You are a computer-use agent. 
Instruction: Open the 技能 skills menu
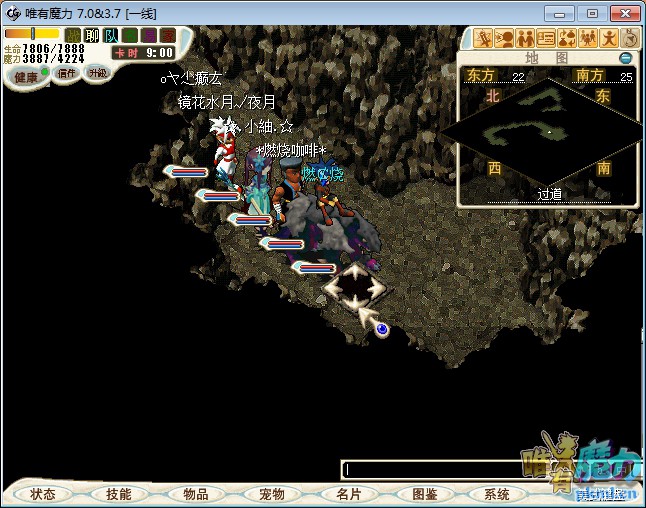pyautogui.click(x=118, y=494)
